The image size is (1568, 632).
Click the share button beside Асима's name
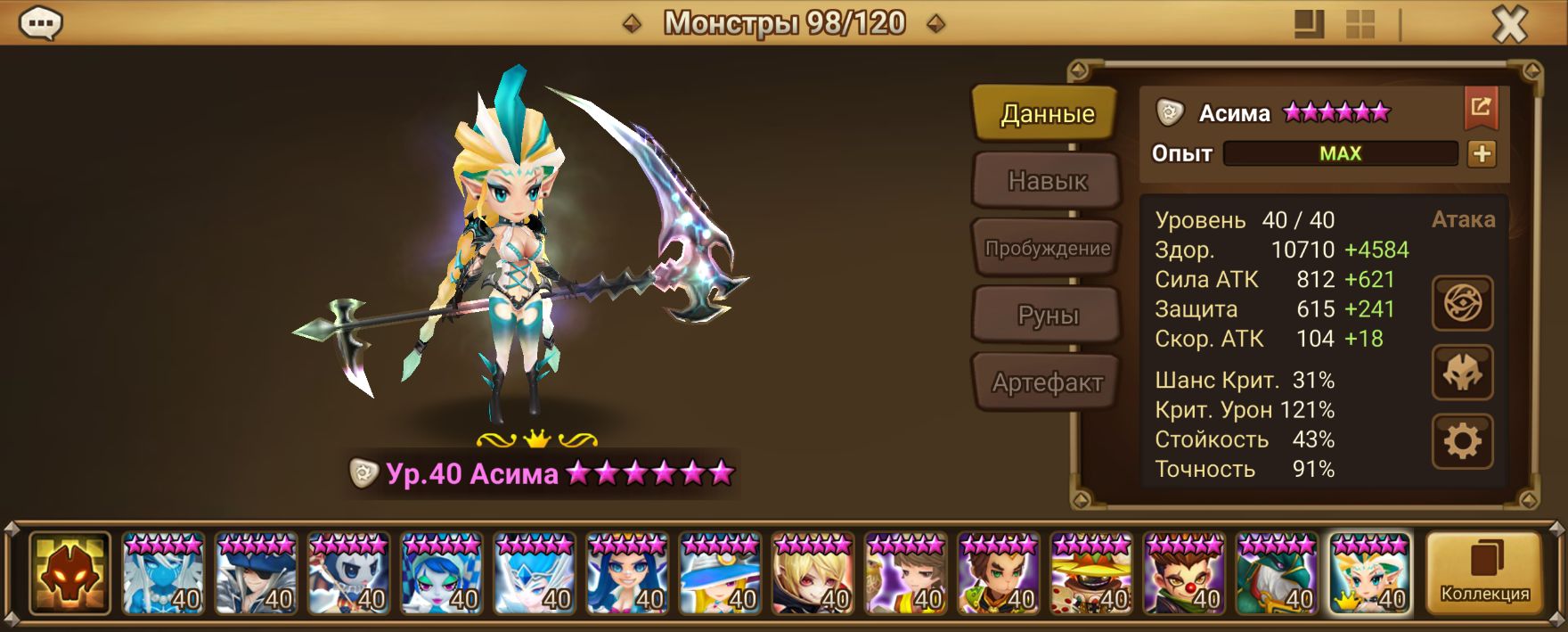tap(1481, 108)
